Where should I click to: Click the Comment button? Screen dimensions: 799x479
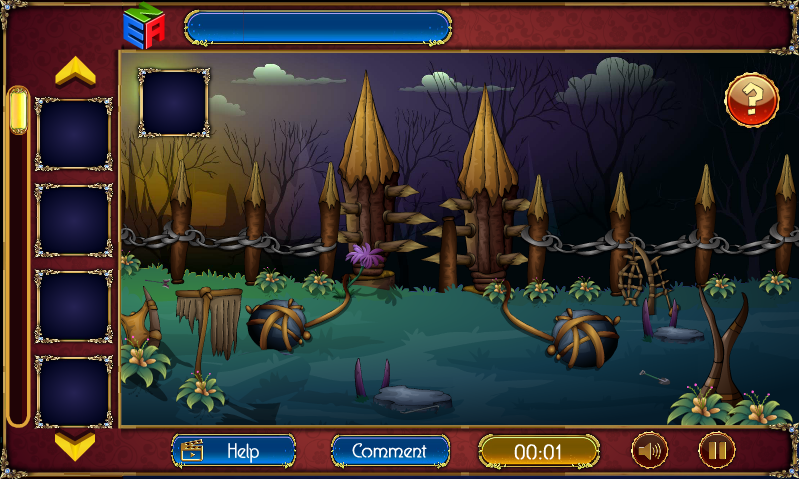coord(389,451)
